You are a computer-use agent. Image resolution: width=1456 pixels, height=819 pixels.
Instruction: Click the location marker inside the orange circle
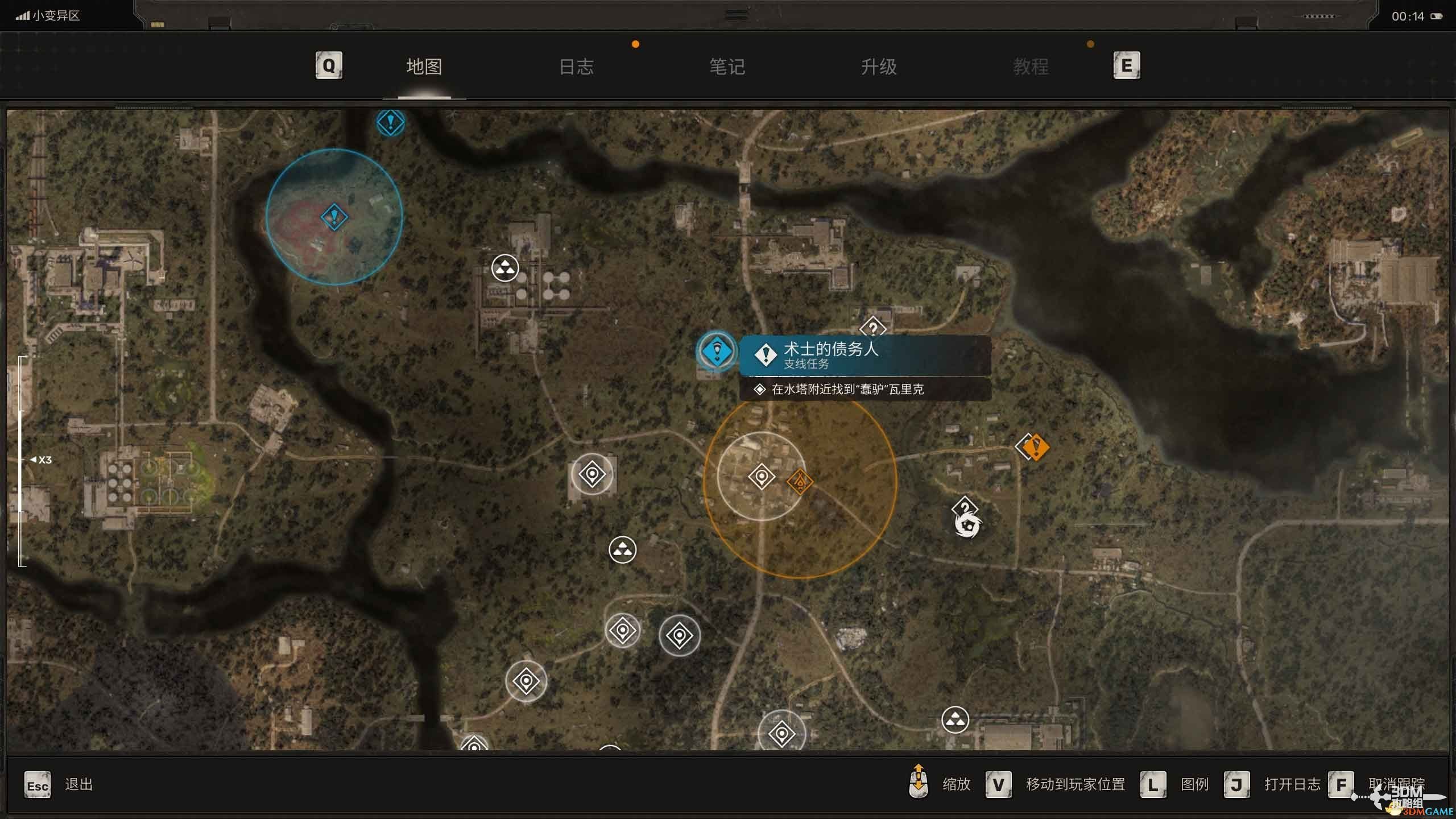pos(762,477)
